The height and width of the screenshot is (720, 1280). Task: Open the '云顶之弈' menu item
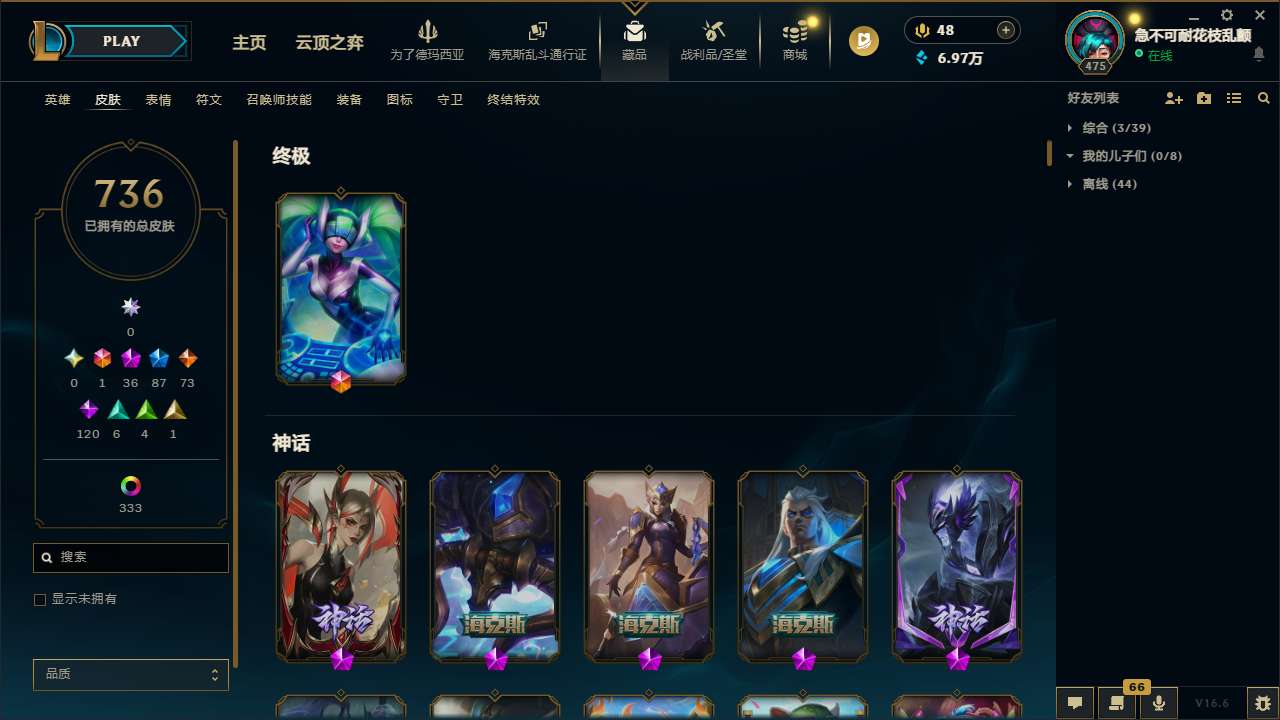(x=330, y=43)
